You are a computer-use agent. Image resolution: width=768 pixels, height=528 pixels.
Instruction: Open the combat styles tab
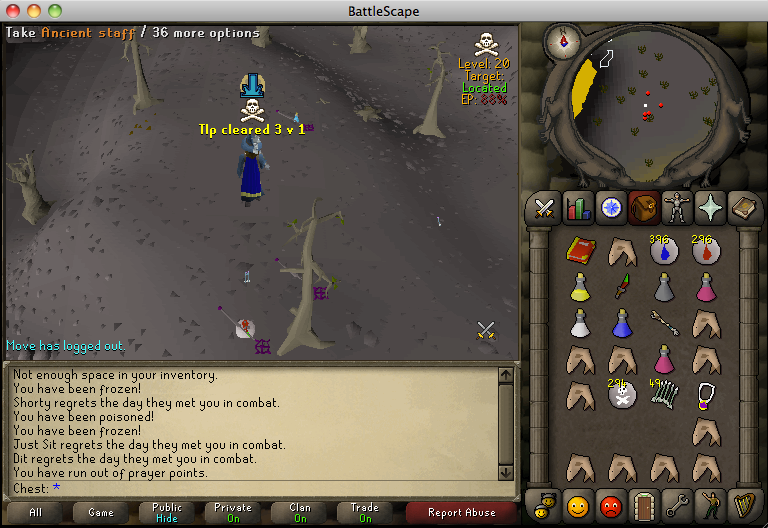tap(544, 208)
